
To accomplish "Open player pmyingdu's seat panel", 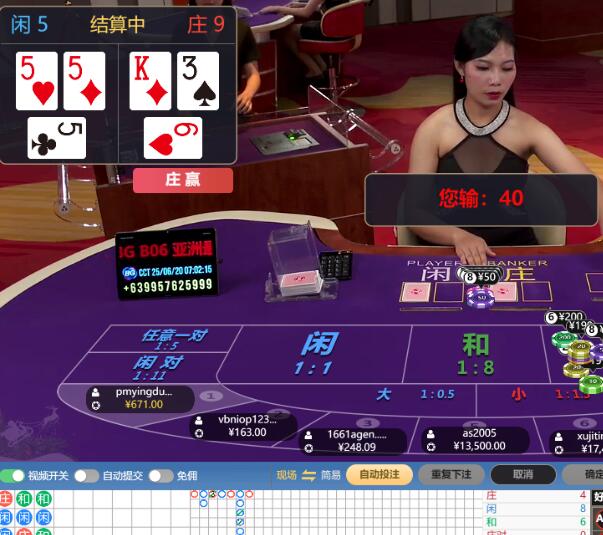I will [x=140, y=398].
